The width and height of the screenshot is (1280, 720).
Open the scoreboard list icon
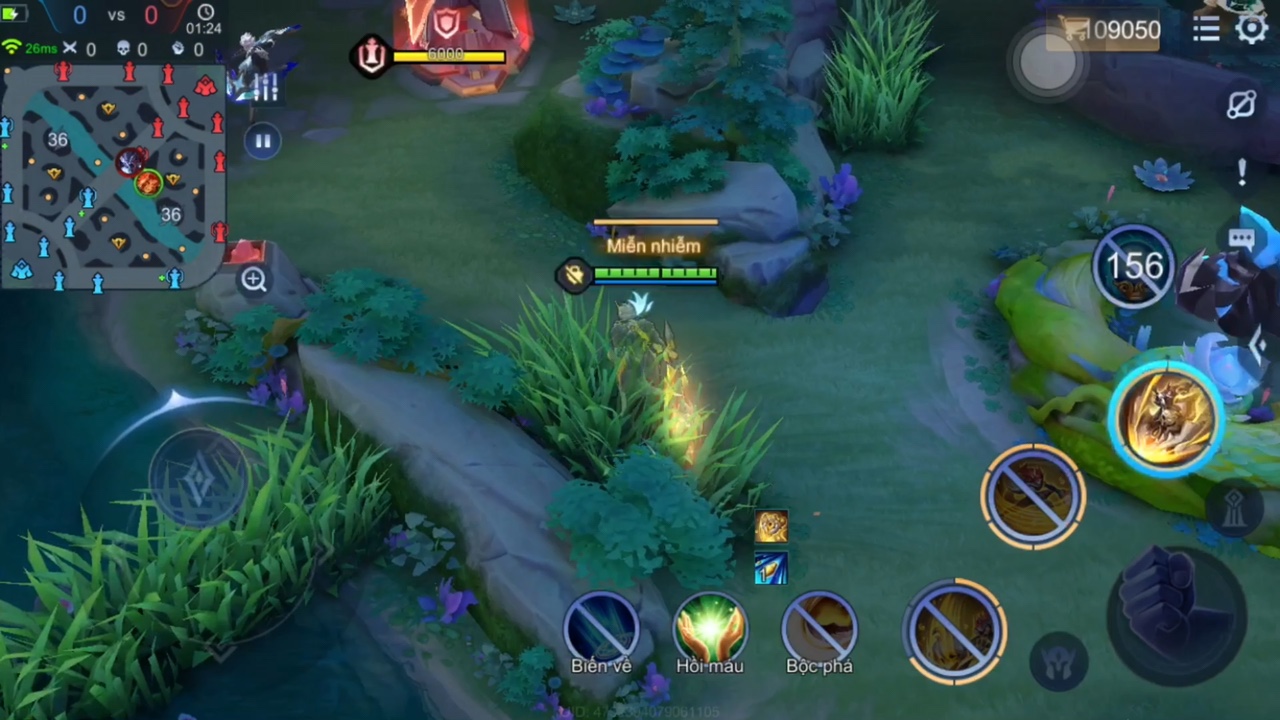click(x=1206, y=29)
